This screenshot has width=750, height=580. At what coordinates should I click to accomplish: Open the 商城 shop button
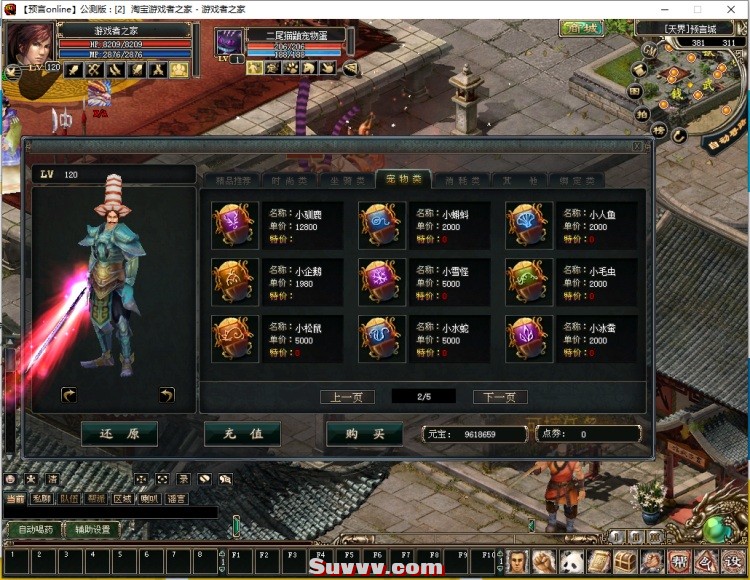coord(580,27)
